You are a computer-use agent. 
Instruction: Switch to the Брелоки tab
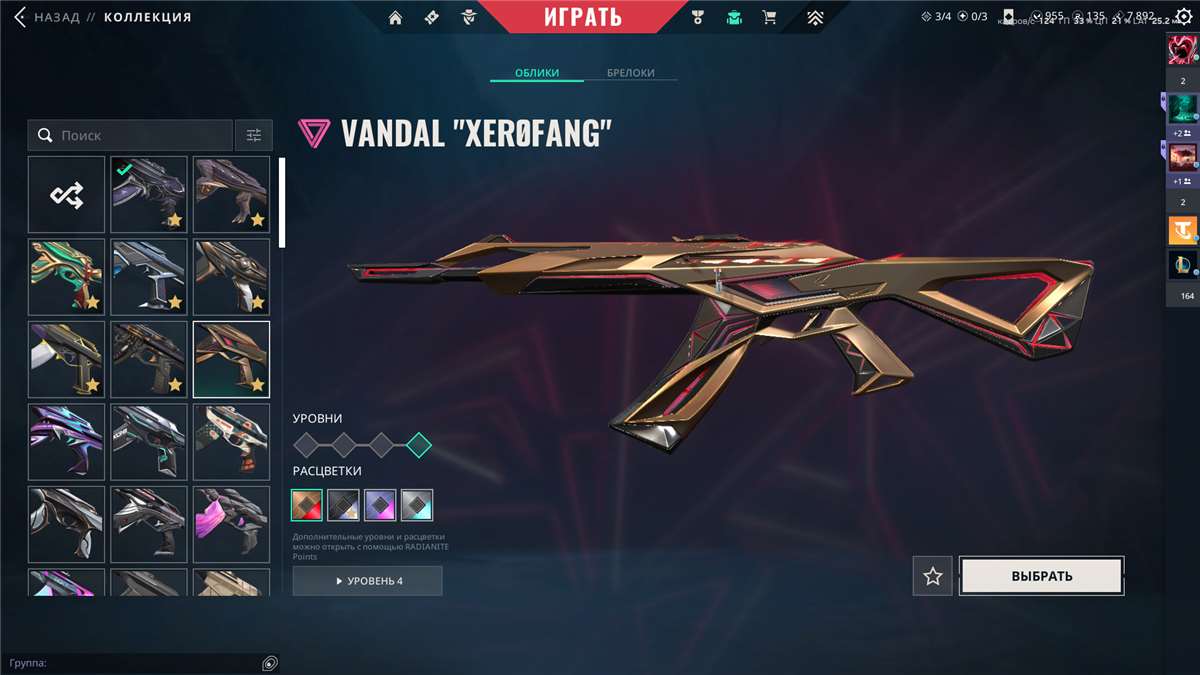[x=631, y=73]
